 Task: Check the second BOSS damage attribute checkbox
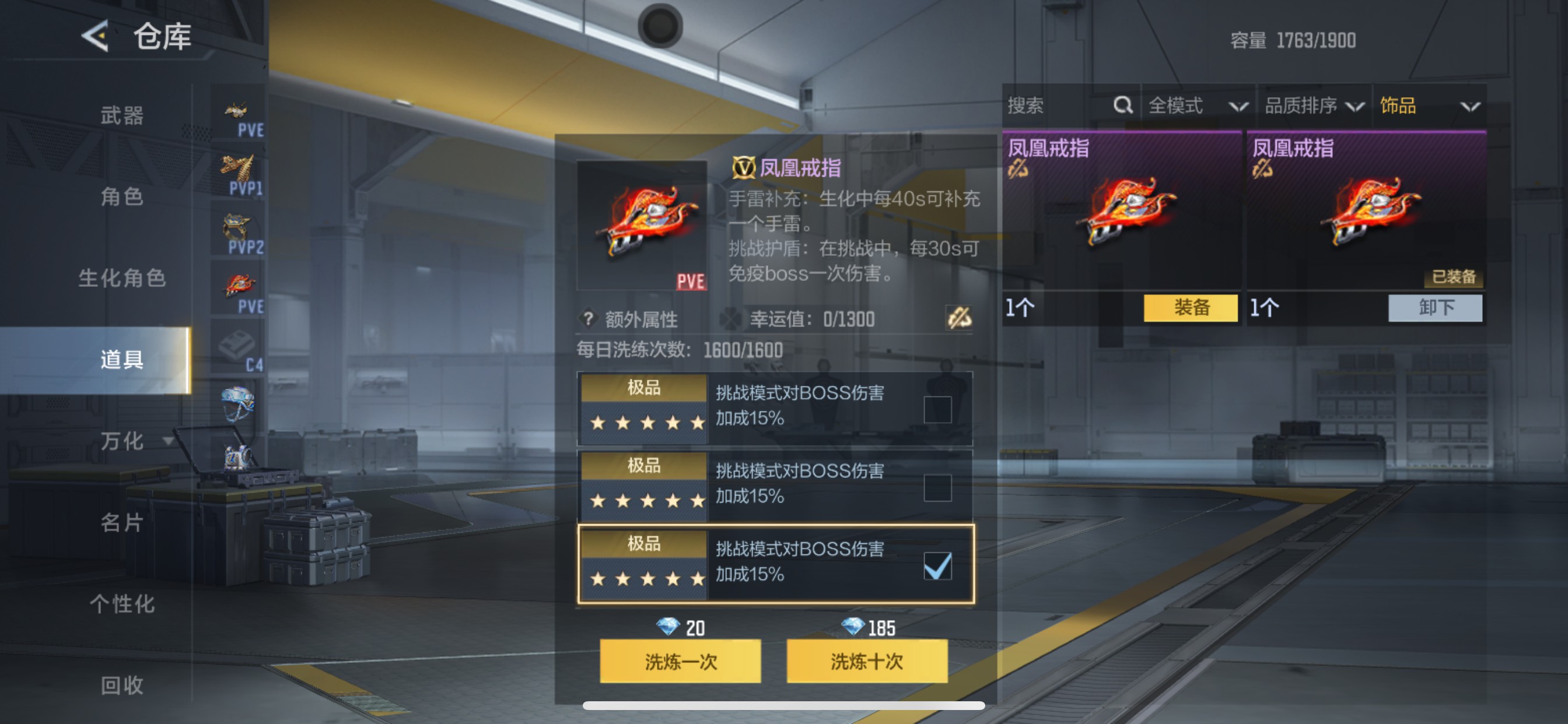coord(937,488)
